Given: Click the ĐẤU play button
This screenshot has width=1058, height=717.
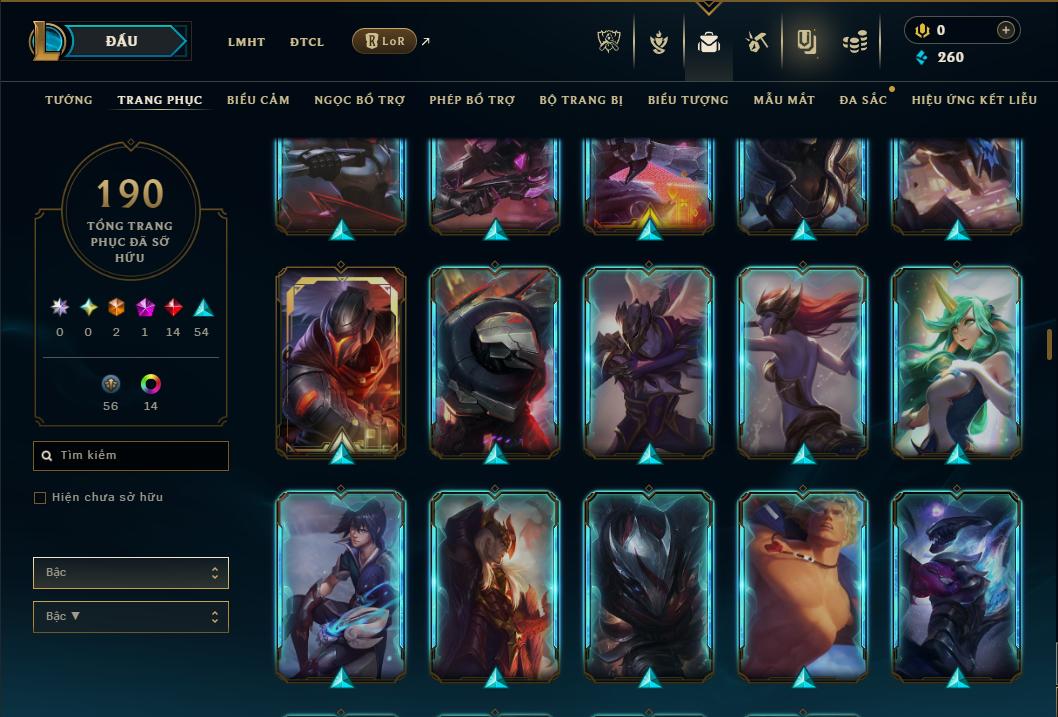Looking at the screenshot, I should pos(121,41).
